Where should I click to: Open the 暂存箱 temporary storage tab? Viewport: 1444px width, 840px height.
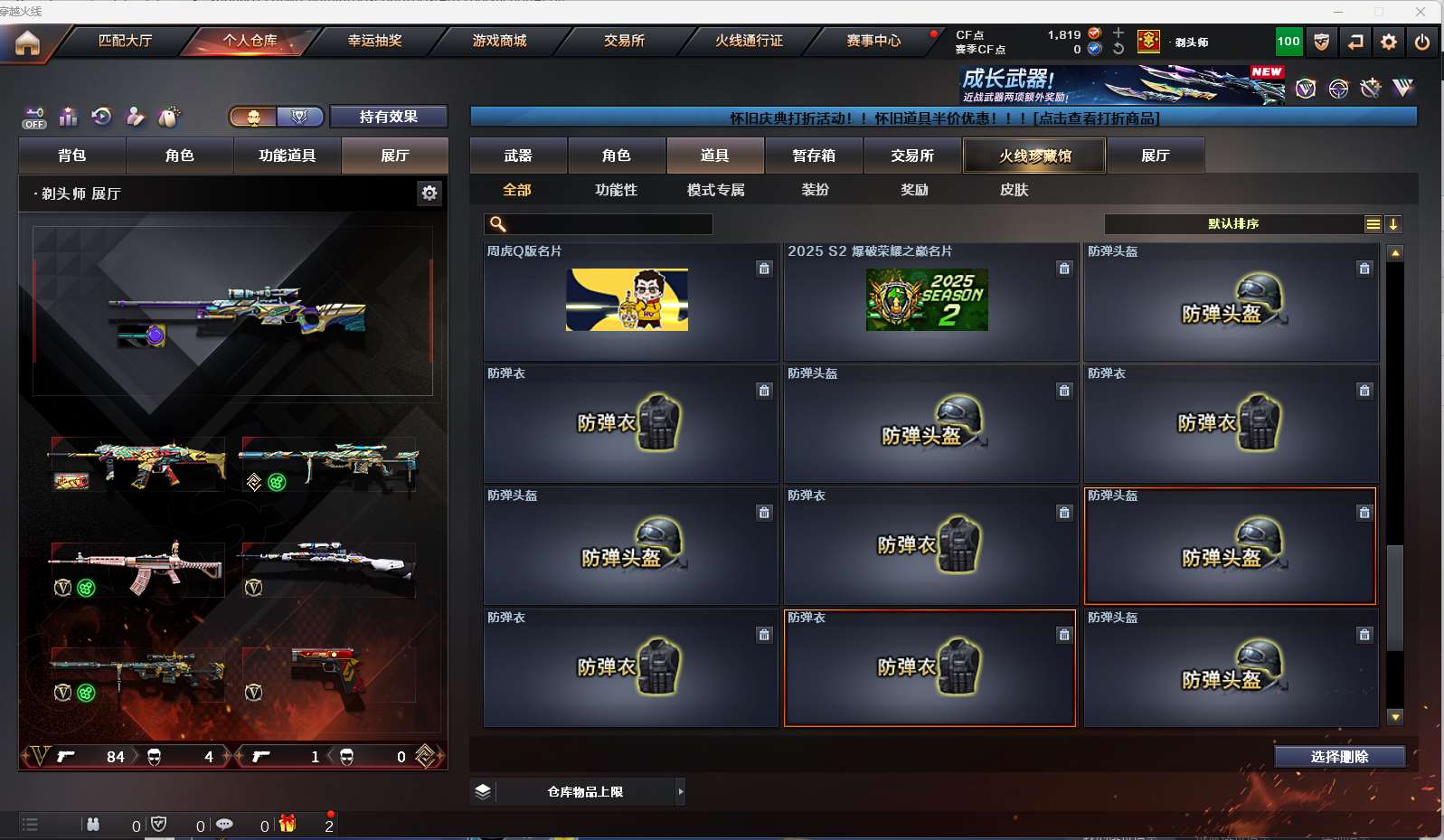(x=814, y=156)
